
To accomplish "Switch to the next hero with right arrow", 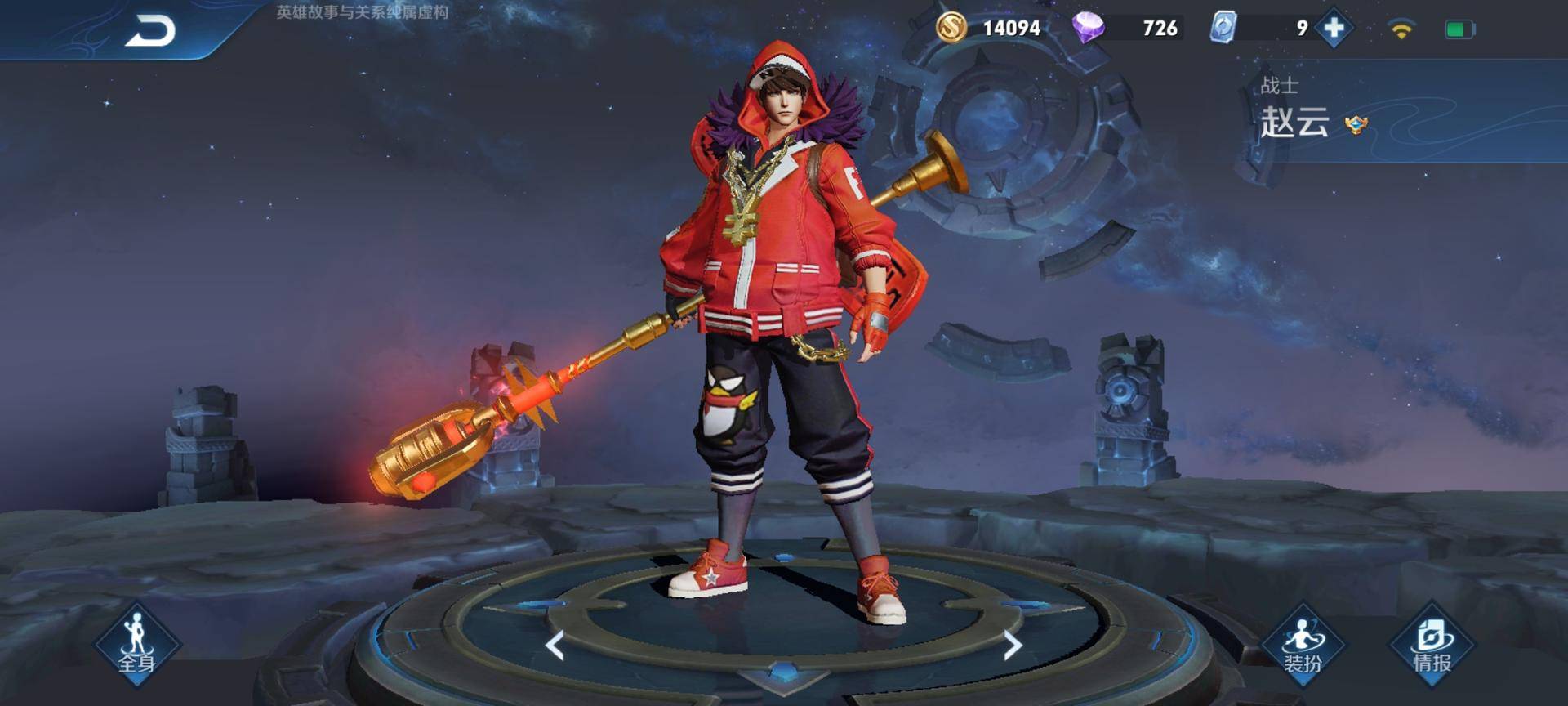I will click(1013, 646).
